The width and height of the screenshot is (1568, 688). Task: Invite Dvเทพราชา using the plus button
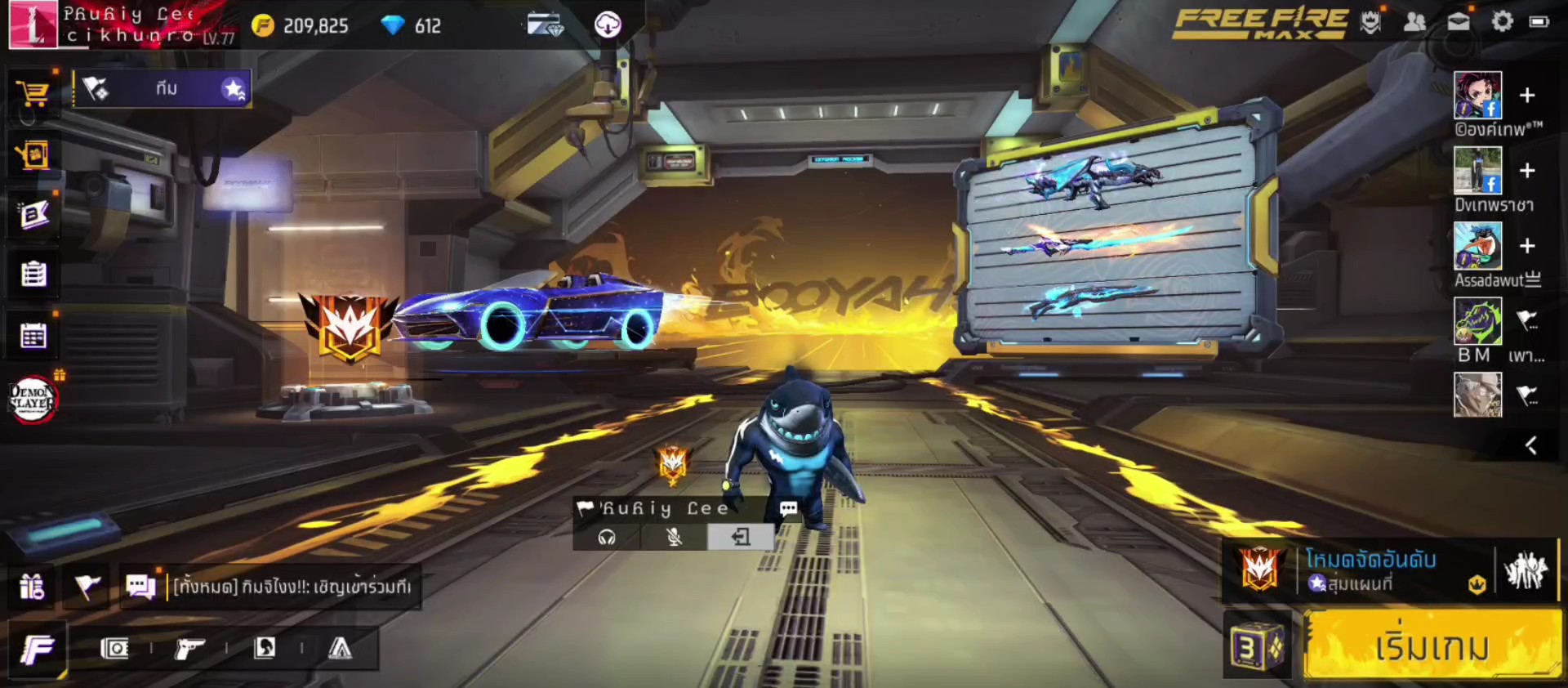(x=1527, y=171)
